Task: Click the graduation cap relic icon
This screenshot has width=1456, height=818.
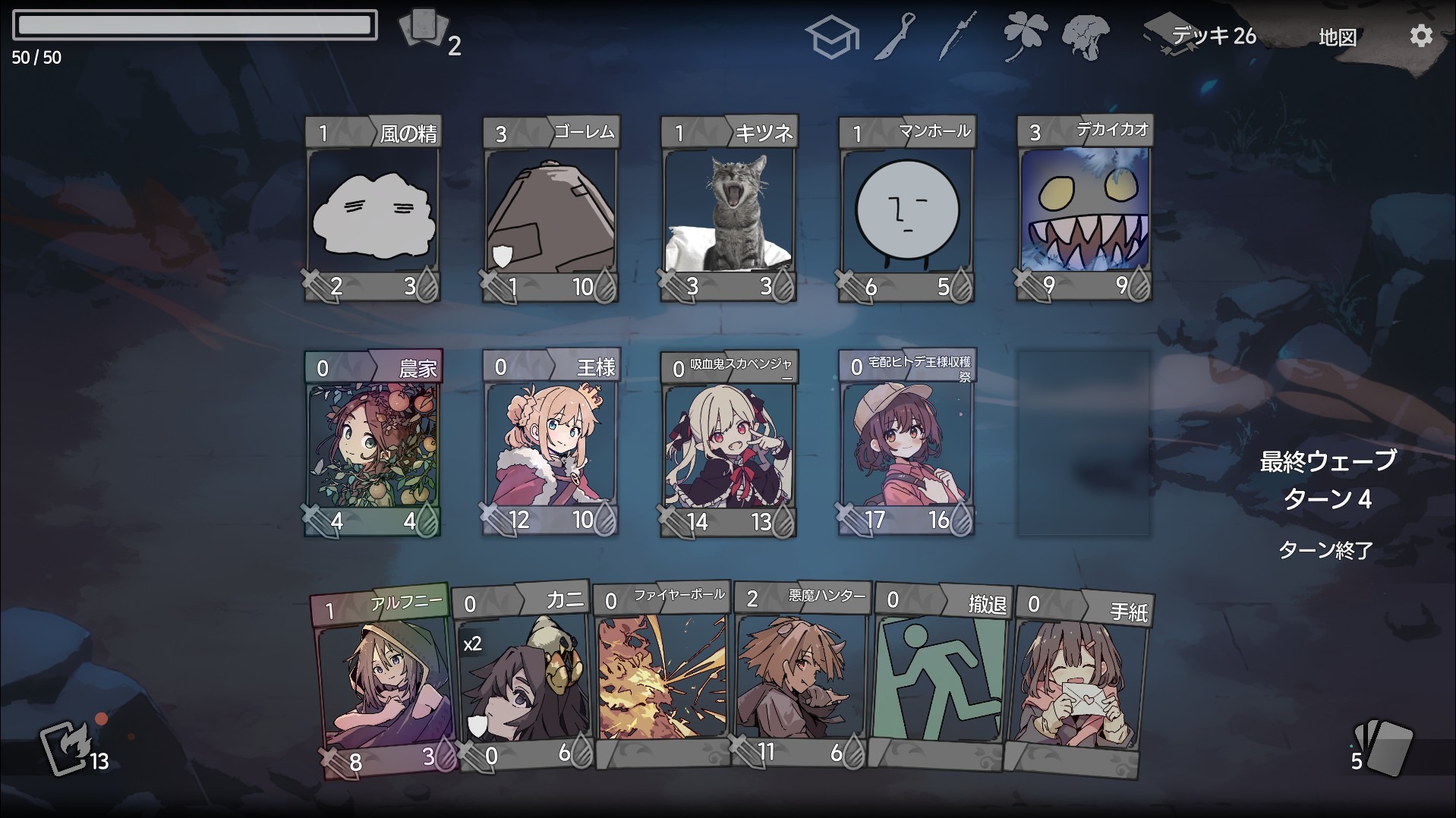Action: (x=831, y=36)
